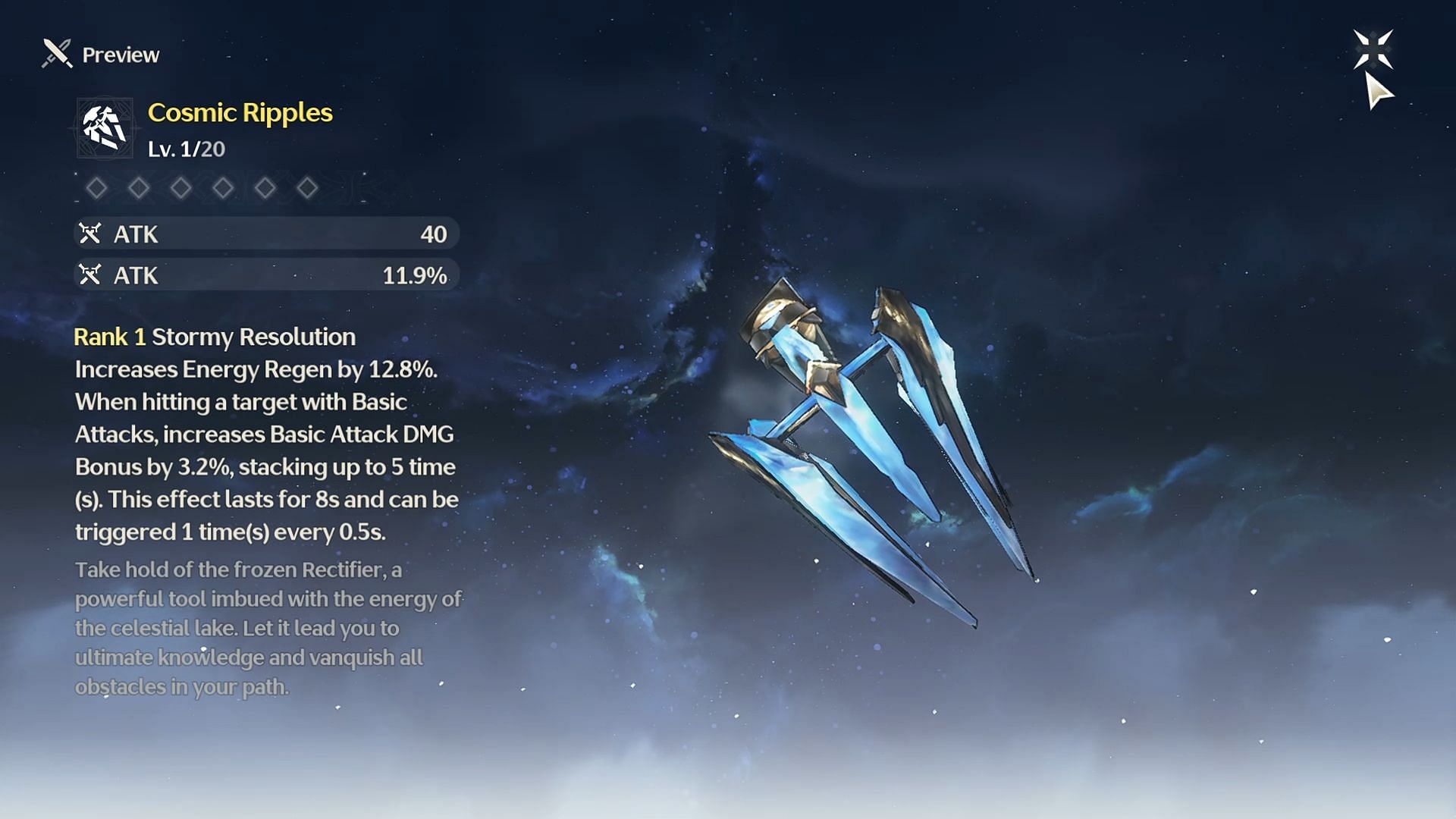Click the Cosmic Ripples weapon type icon
1456x819 pixels.
point(105,127)
